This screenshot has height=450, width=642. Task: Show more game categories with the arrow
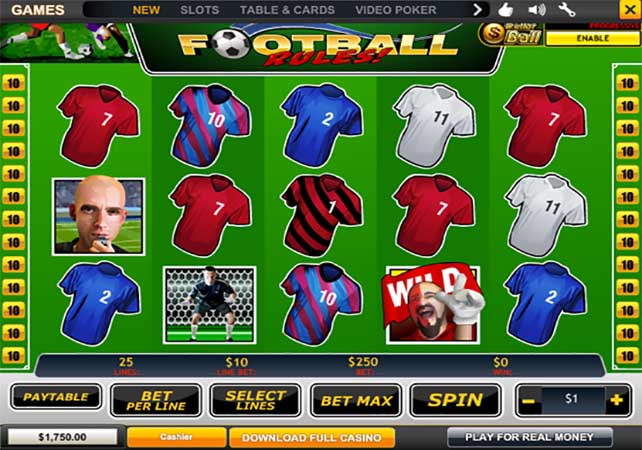[478, 10]
